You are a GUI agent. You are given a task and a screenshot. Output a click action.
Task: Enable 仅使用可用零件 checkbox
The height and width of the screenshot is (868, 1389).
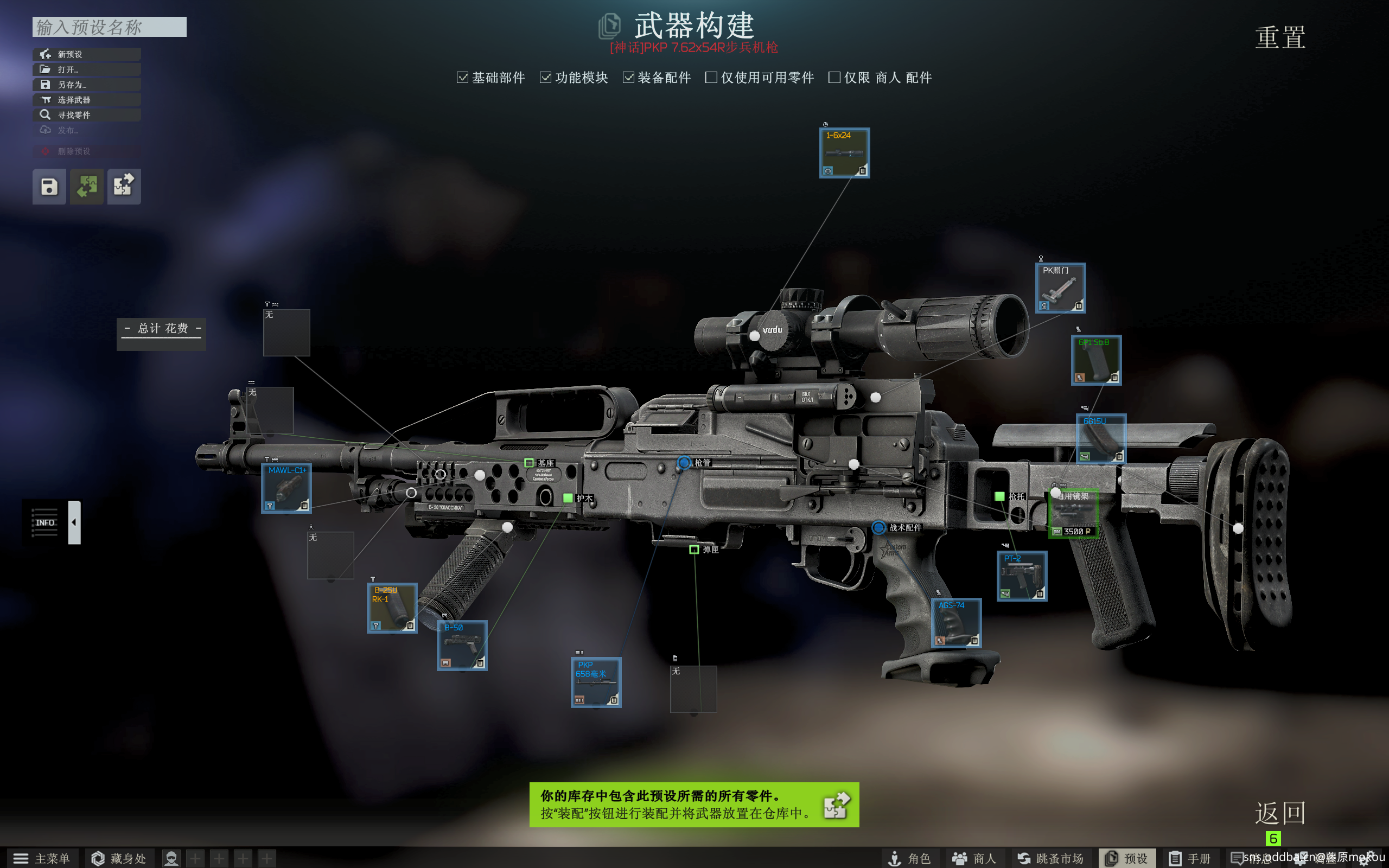[711, 78]
